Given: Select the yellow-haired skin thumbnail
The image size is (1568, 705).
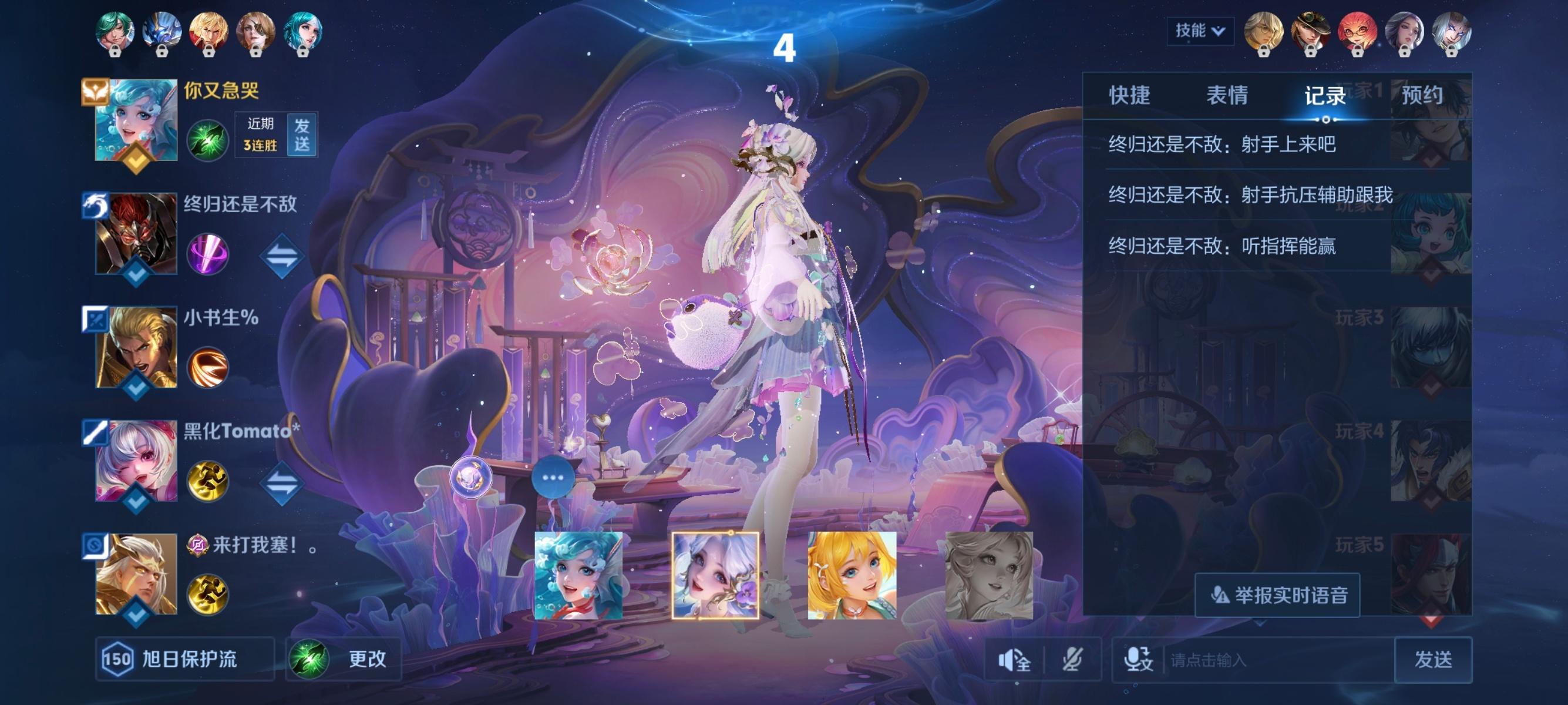Looking at the screenshot, I should 852,575.
